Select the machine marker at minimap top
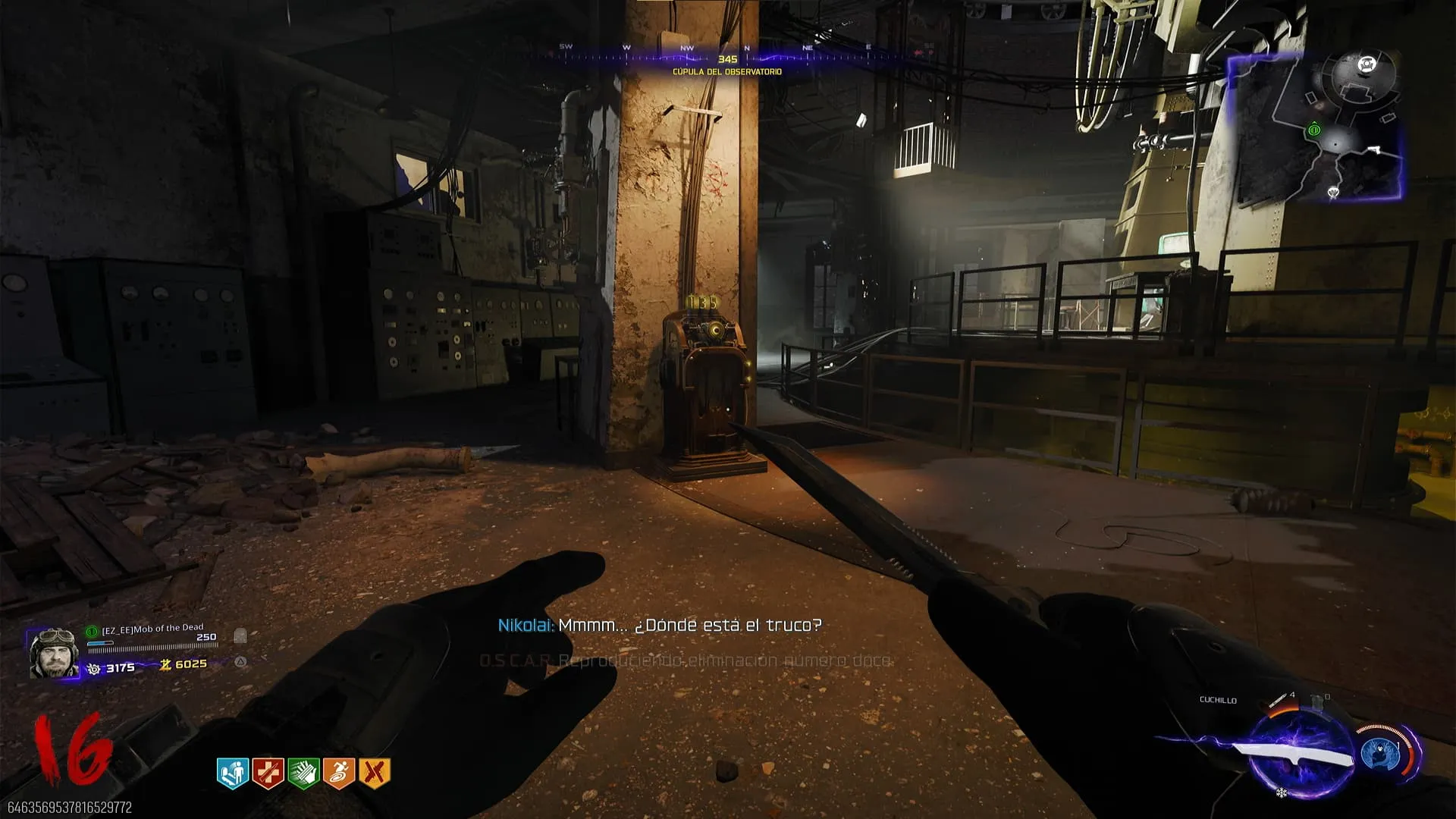This screenshot has height=819, width=1456. (1367, 64)
